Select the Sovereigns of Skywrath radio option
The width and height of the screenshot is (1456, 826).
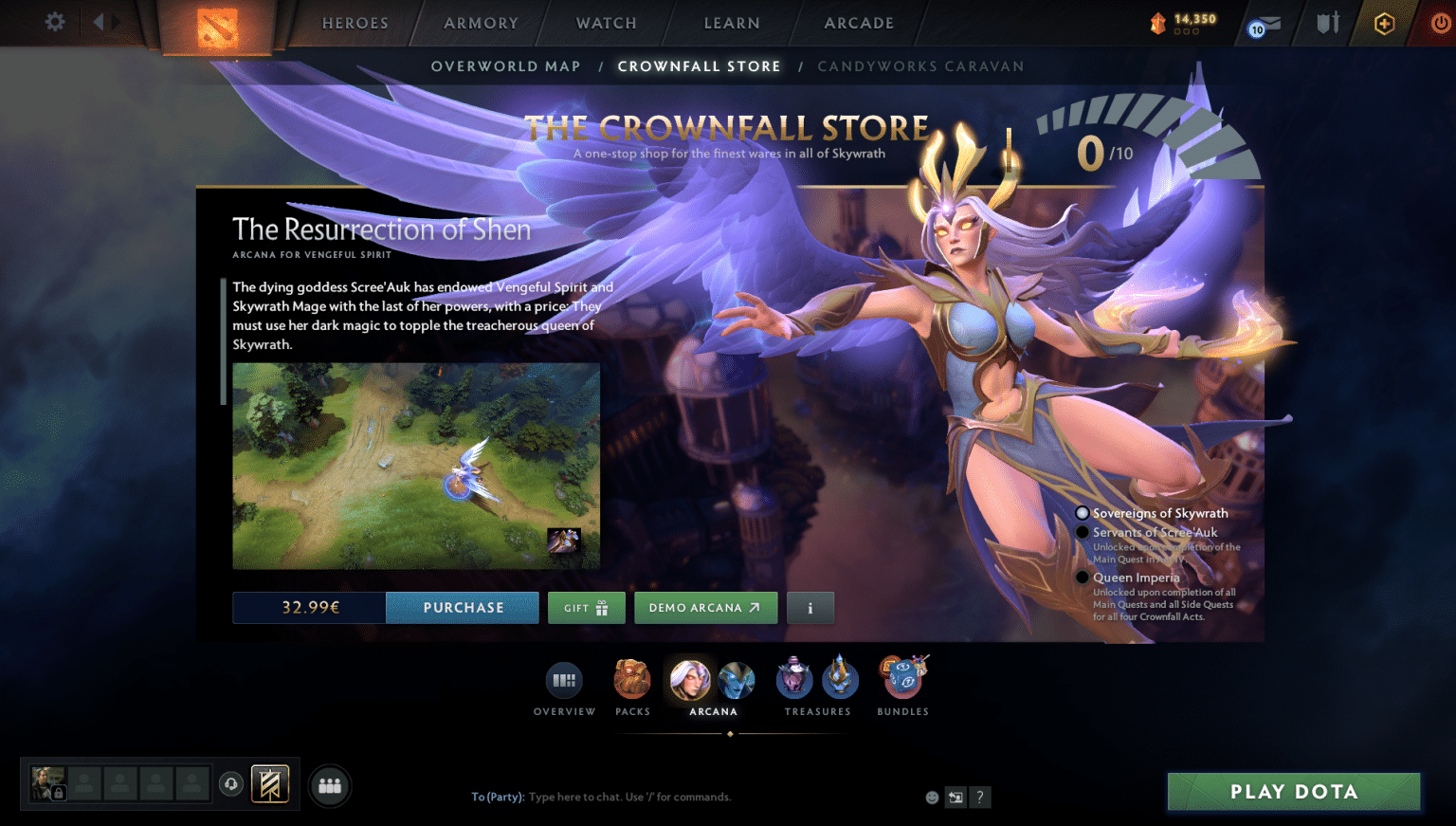tap(1083, 512)
